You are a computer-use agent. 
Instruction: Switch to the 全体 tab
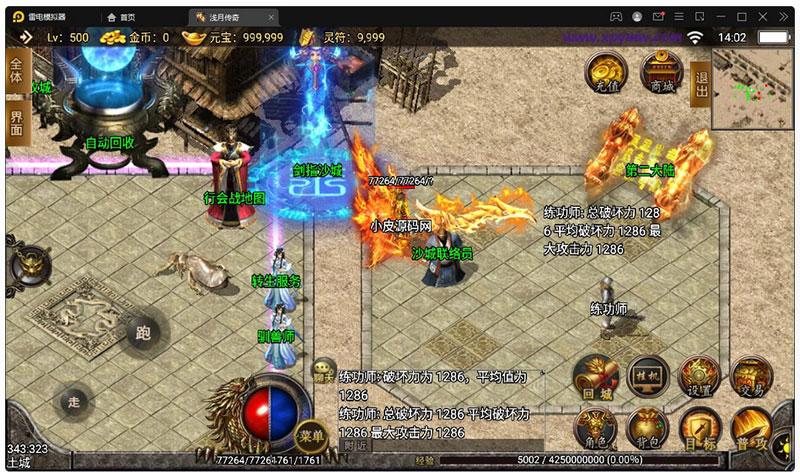point(16,71)
